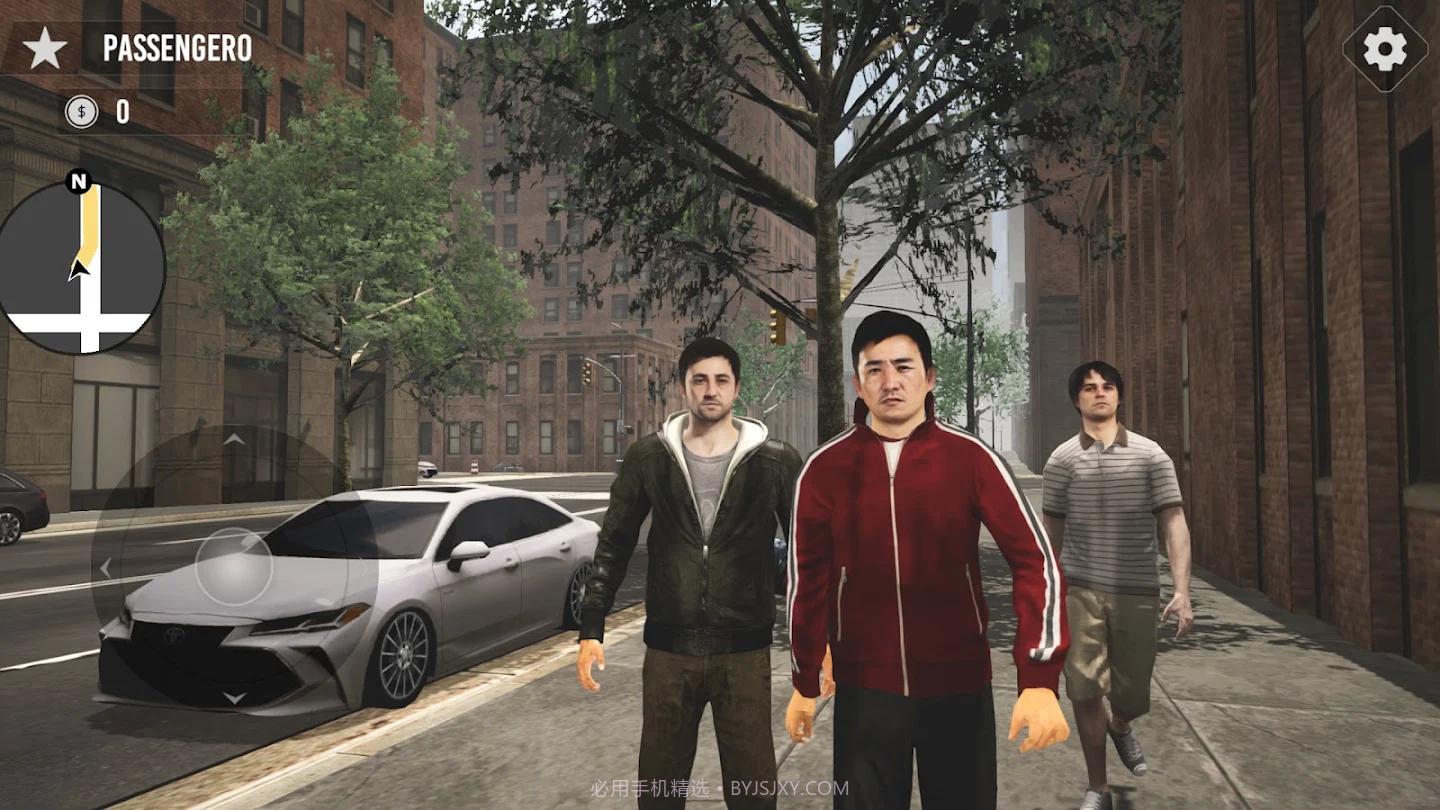The width and height of the screenshot is (1440, 810).
Task: Tap the money counter row showing 0
Action: (x=100, y=112)
